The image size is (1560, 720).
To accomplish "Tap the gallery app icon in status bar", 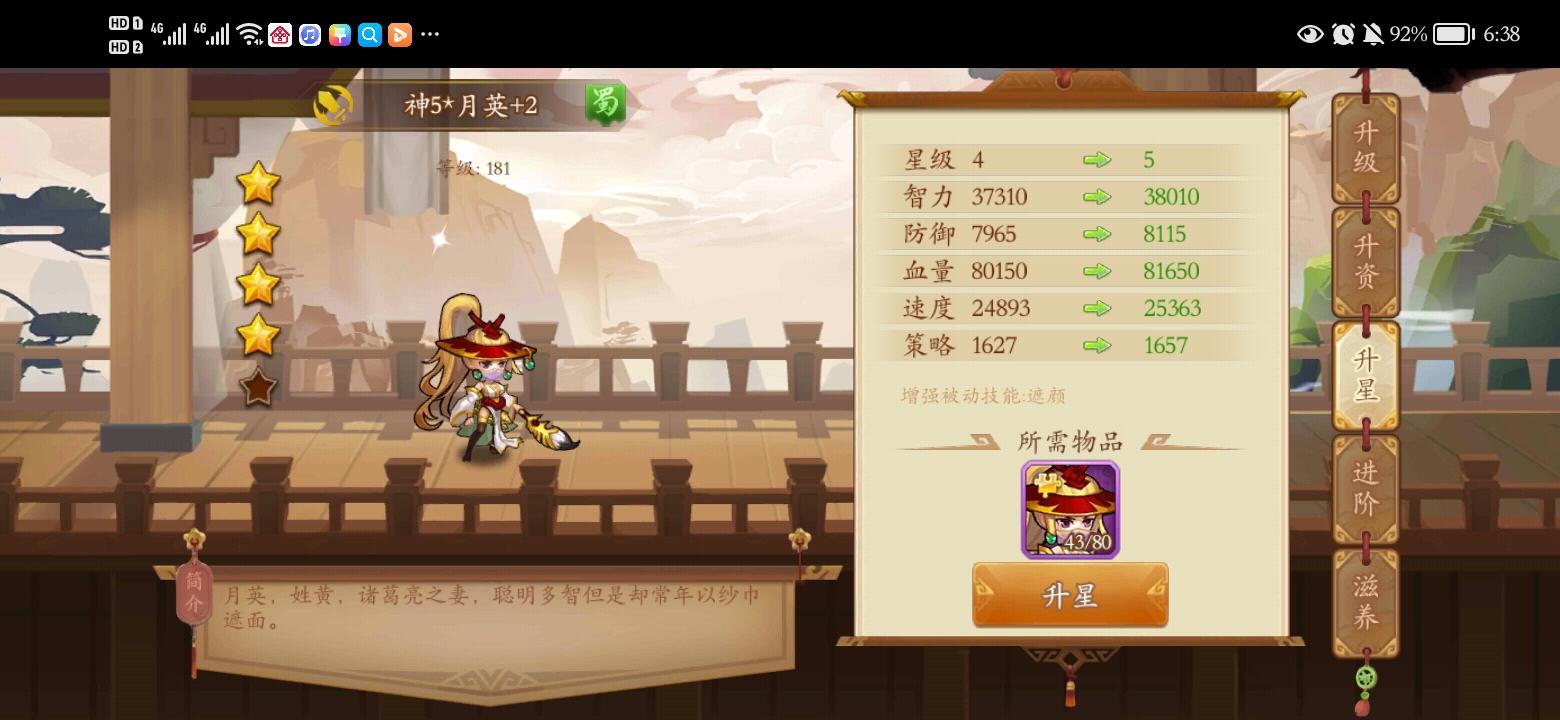I will pos(341,34).
